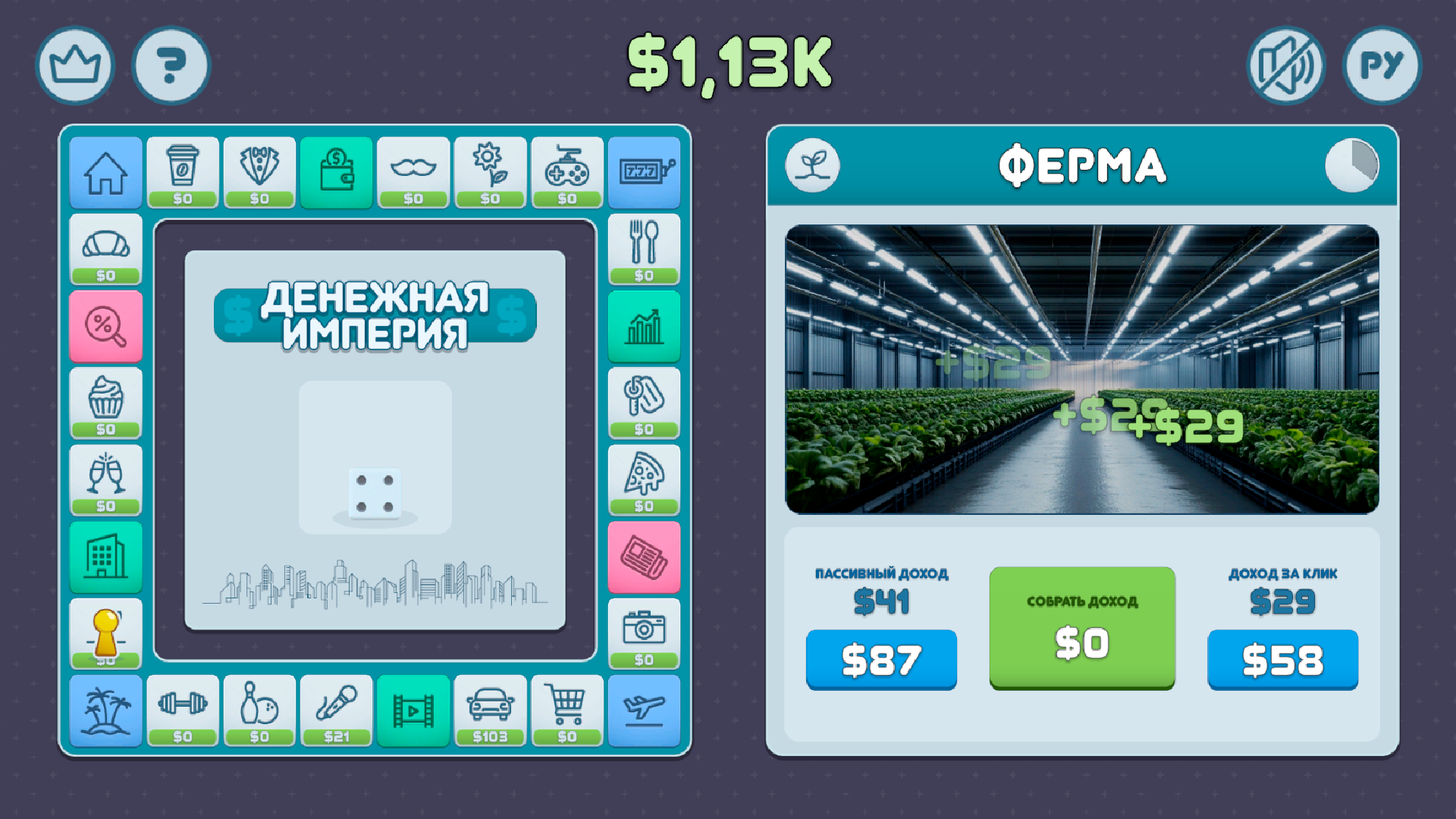Toggle the pink discount percent tile
Screen dimensions: 1456x819
point(105,326)
